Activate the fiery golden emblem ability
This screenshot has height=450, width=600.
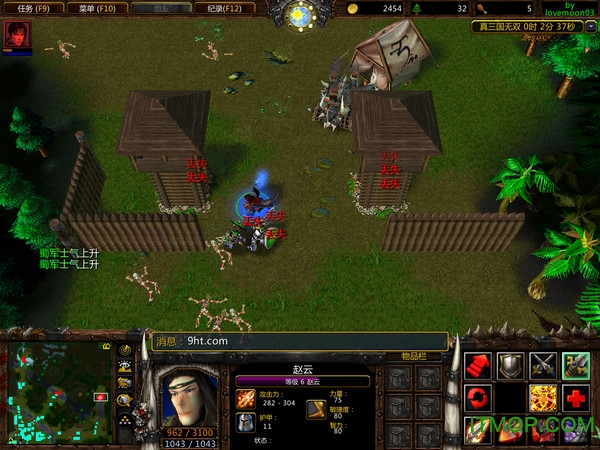tap(543, 398)
